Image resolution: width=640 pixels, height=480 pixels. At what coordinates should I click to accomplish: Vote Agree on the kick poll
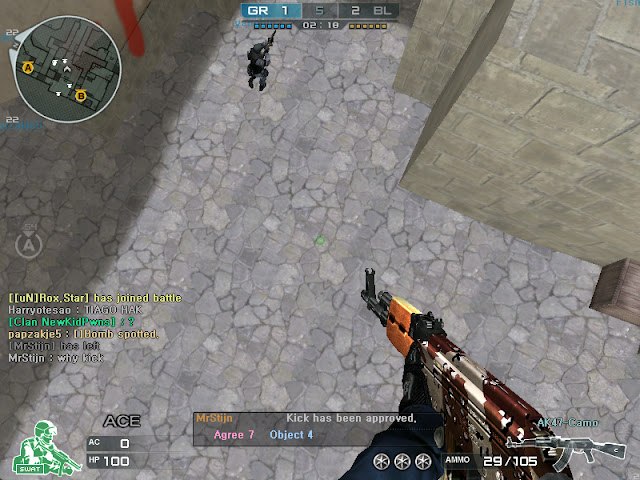click(234, 435)
